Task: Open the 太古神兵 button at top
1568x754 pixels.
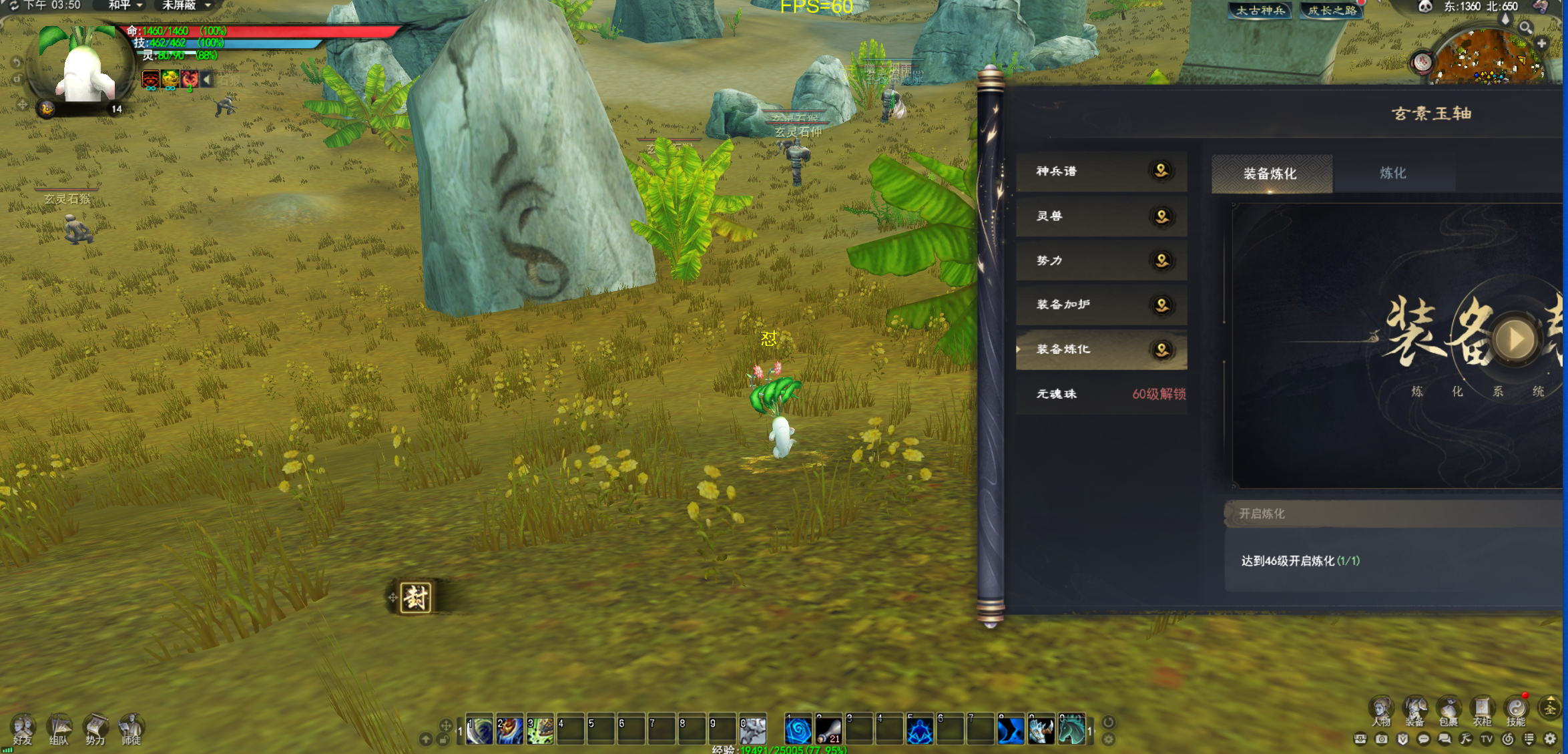Action: point(1260,11)
